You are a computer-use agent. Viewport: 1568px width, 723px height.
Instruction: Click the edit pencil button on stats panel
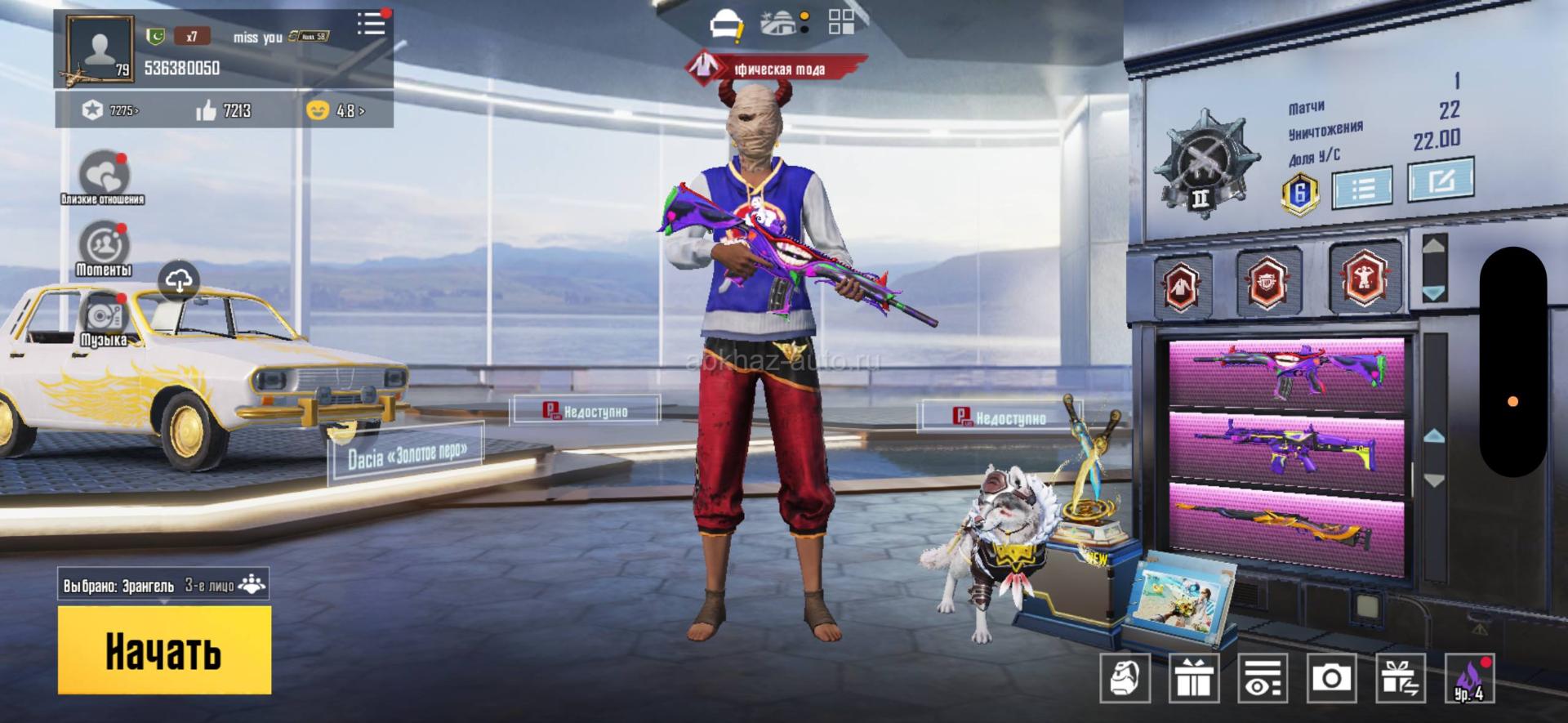point(1440,180)
